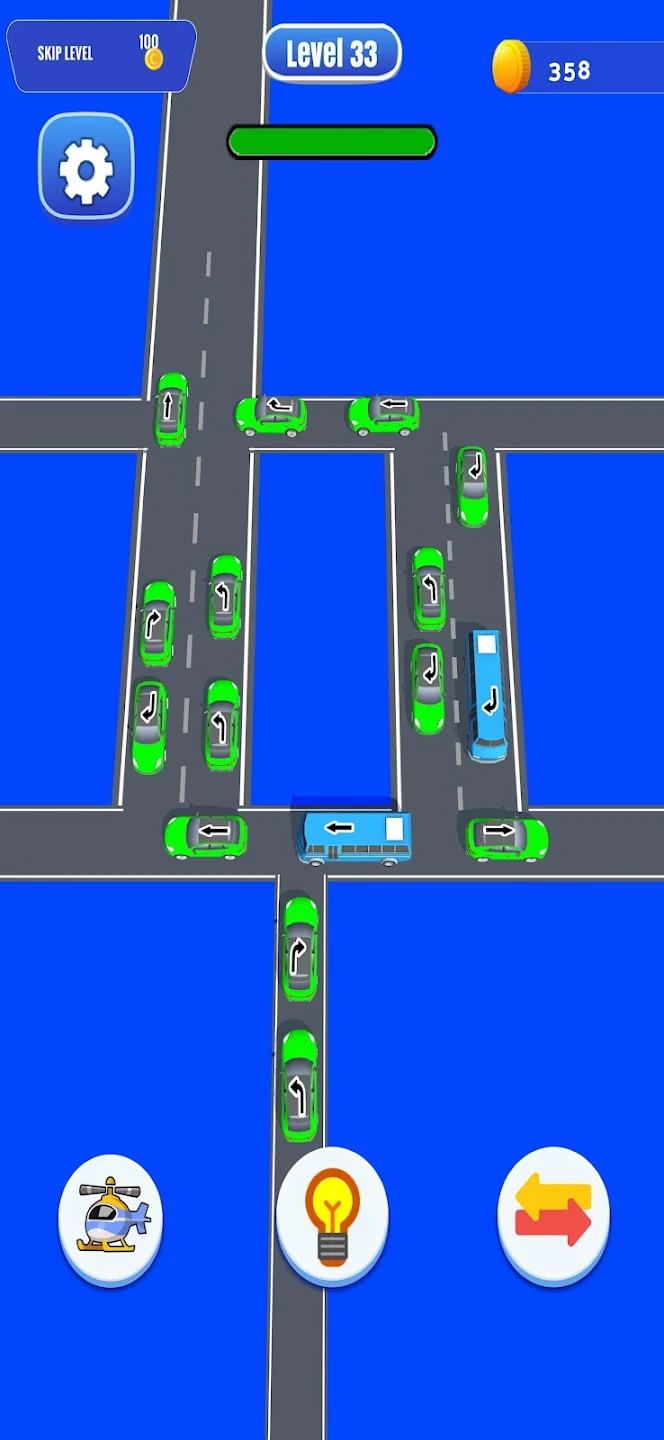Use the lightbulb hint button
The width and height of the screenshot is (664, 1440).
331,1217
